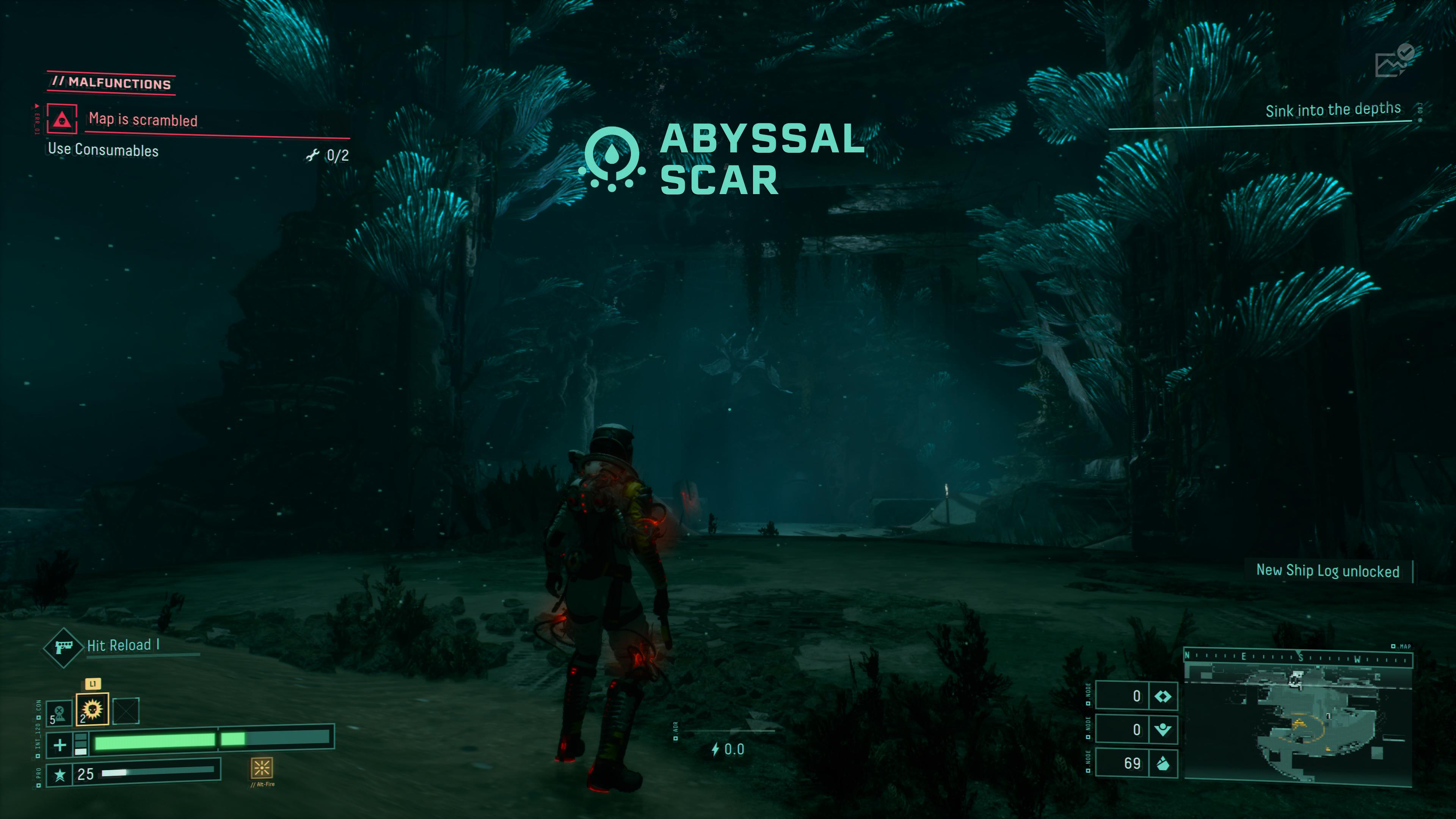Screen dimensions: 1456x819
Task: Activate the Alt-Fire ability icon
Action: click(x=262, y=767)
